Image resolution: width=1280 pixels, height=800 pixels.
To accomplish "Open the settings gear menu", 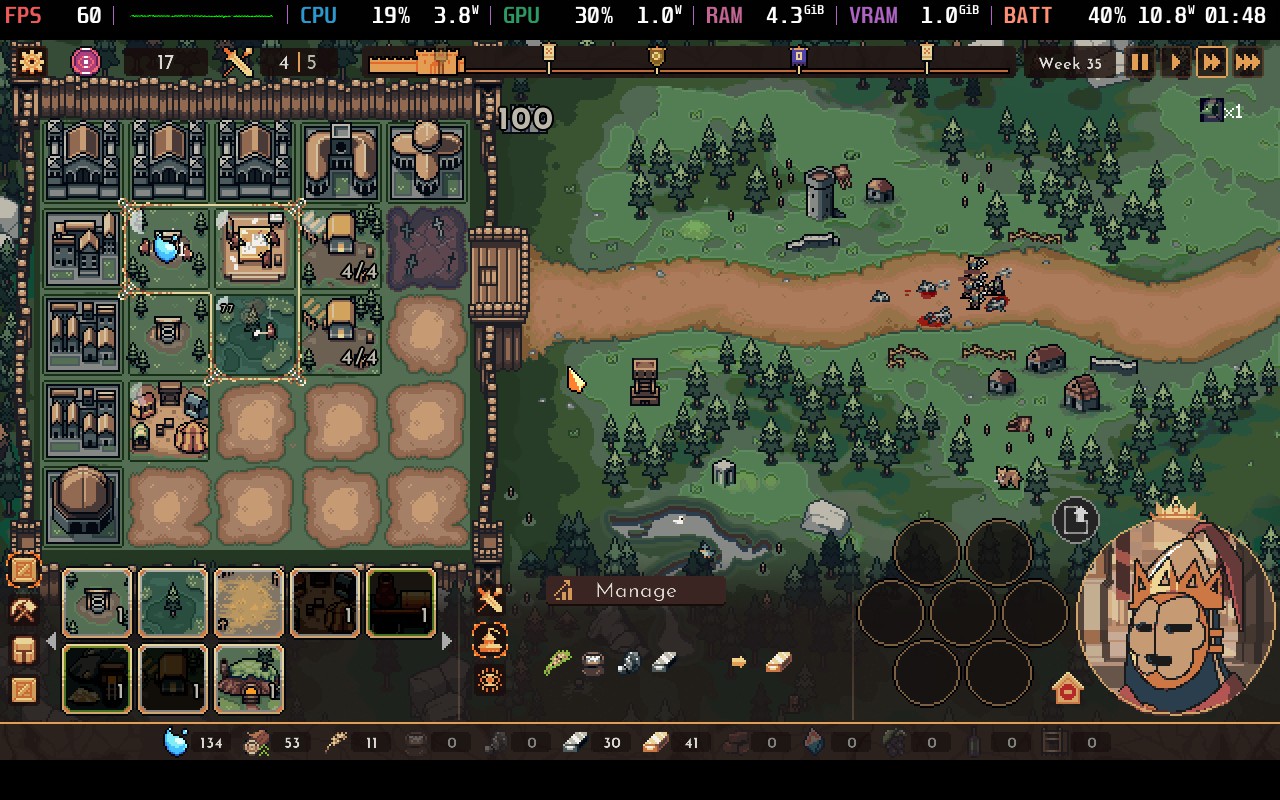I will [x=31, y=61].
